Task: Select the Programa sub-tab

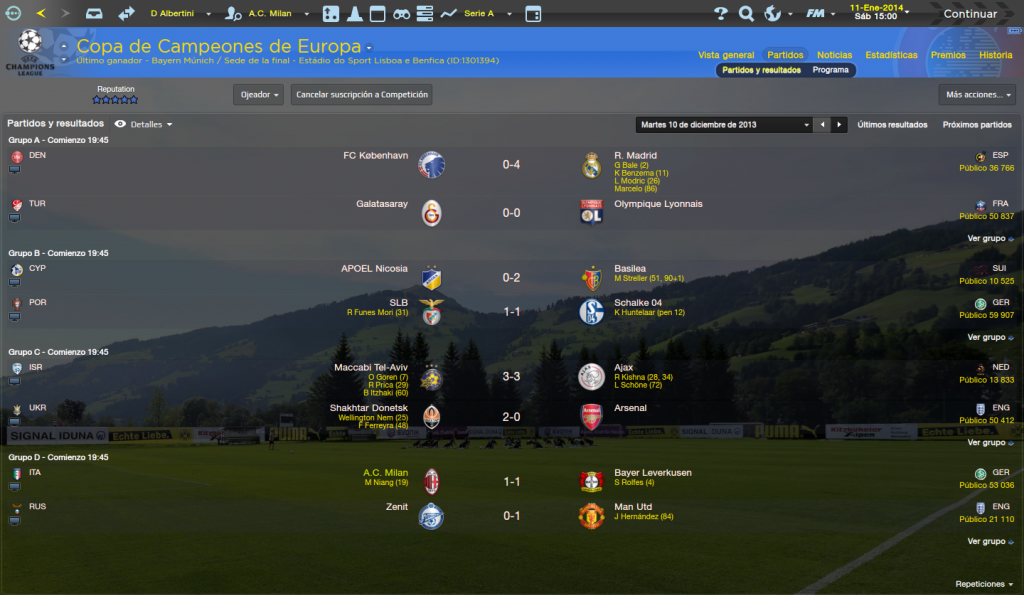Action: tap(830, 70)
